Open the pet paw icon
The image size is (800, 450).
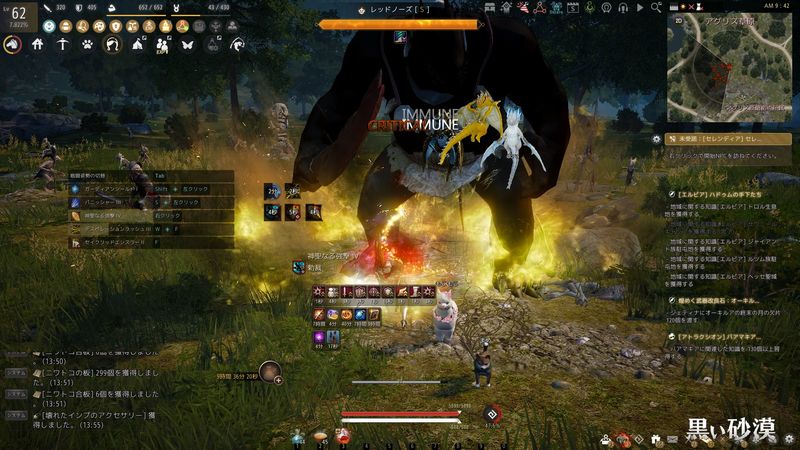(x=88, y=44)
